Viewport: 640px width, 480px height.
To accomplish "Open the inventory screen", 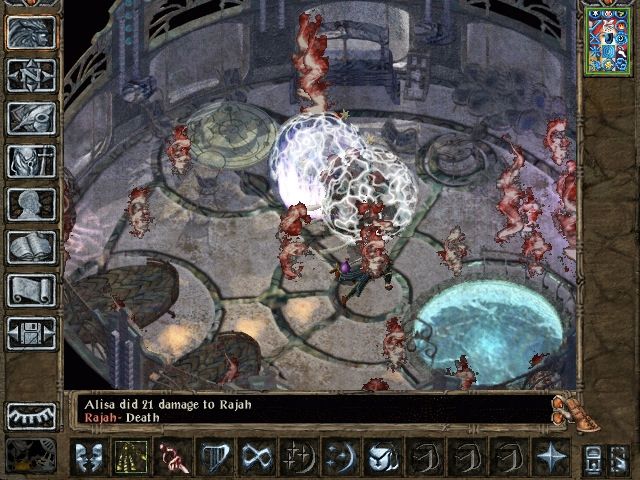I will tap(31, 160).
